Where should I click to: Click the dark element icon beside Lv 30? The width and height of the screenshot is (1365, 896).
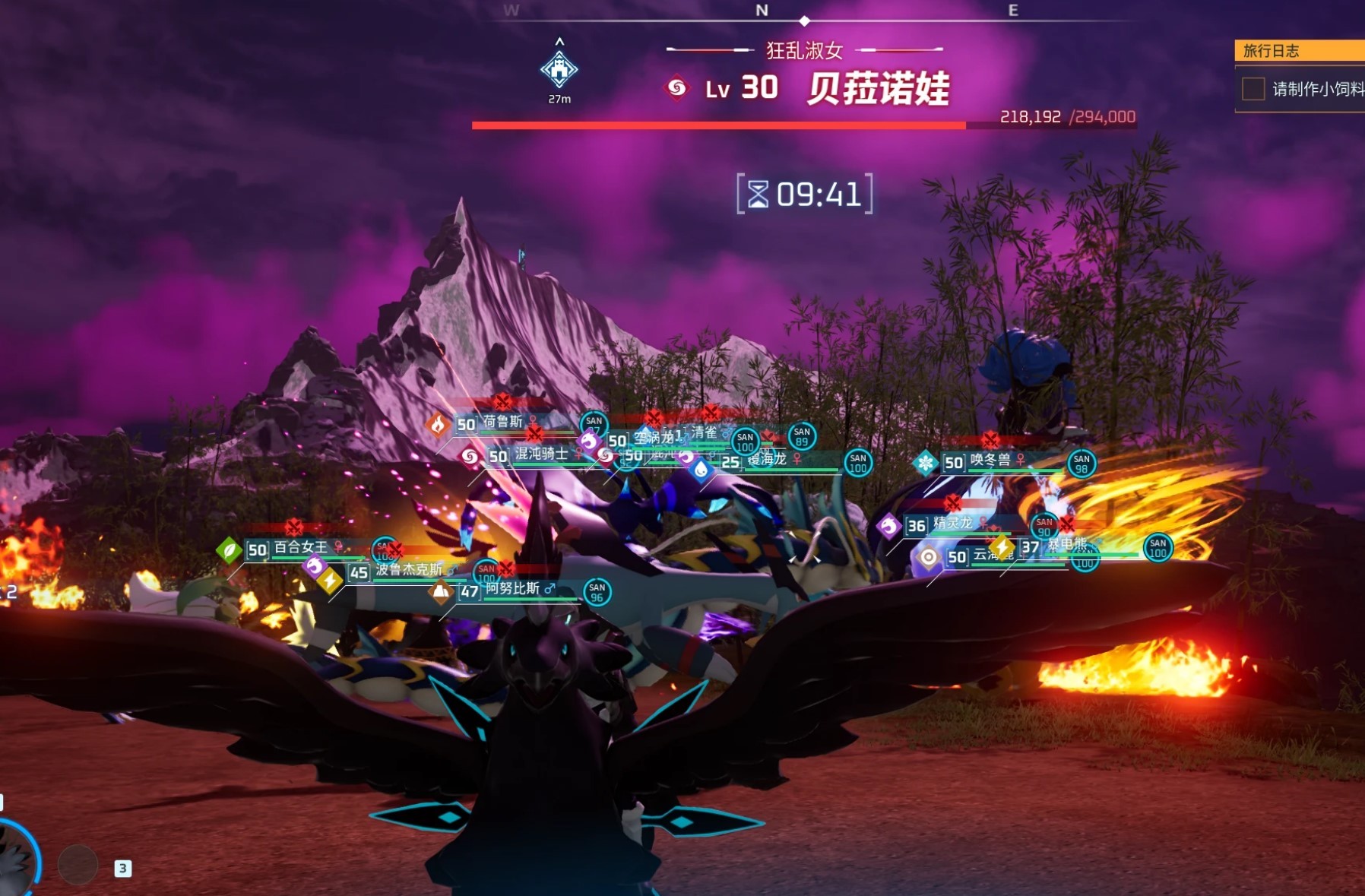pyautogui.click(x=676, y=88)
